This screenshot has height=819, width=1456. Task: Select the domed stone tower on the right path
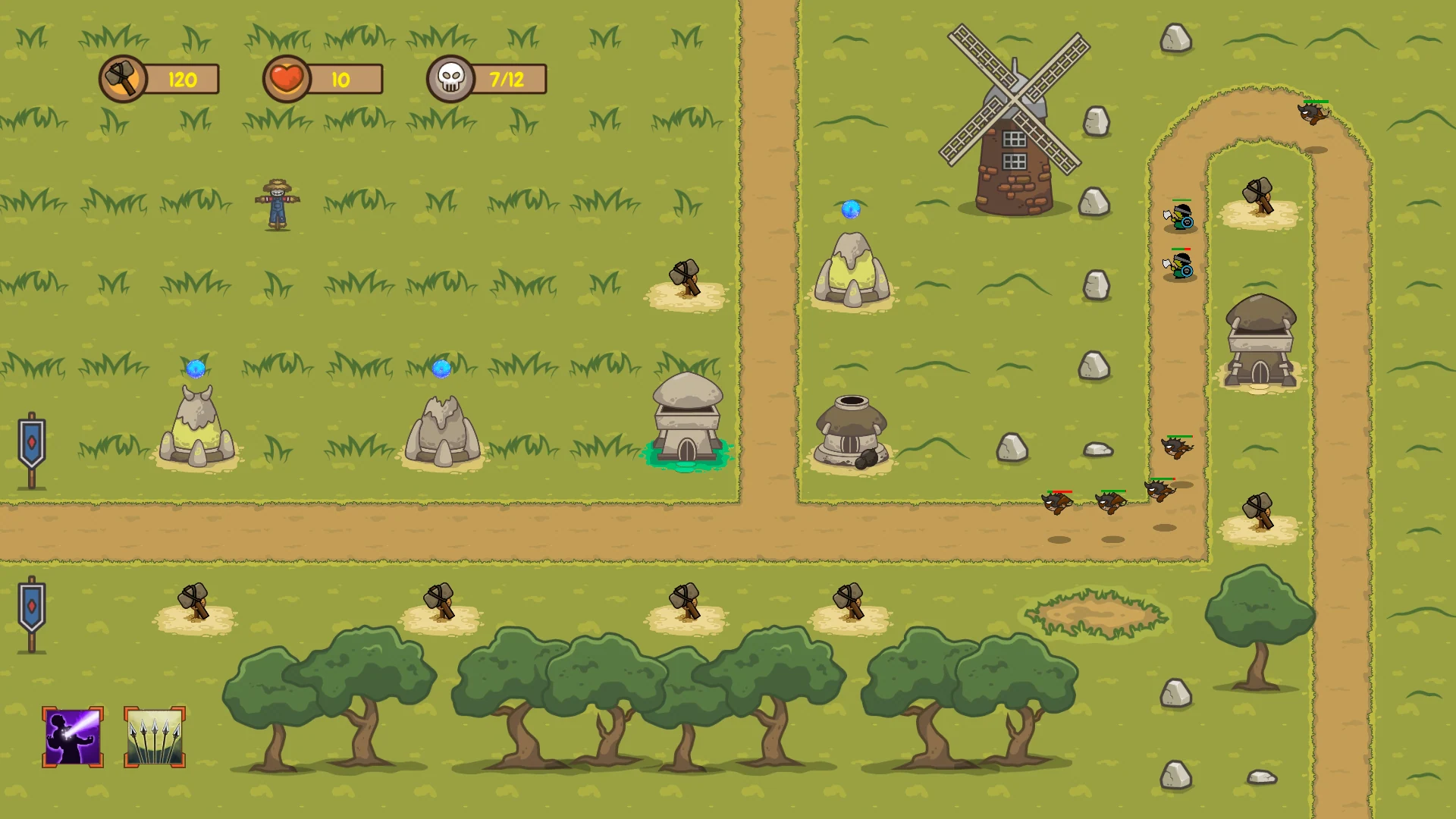point(1259,341)
